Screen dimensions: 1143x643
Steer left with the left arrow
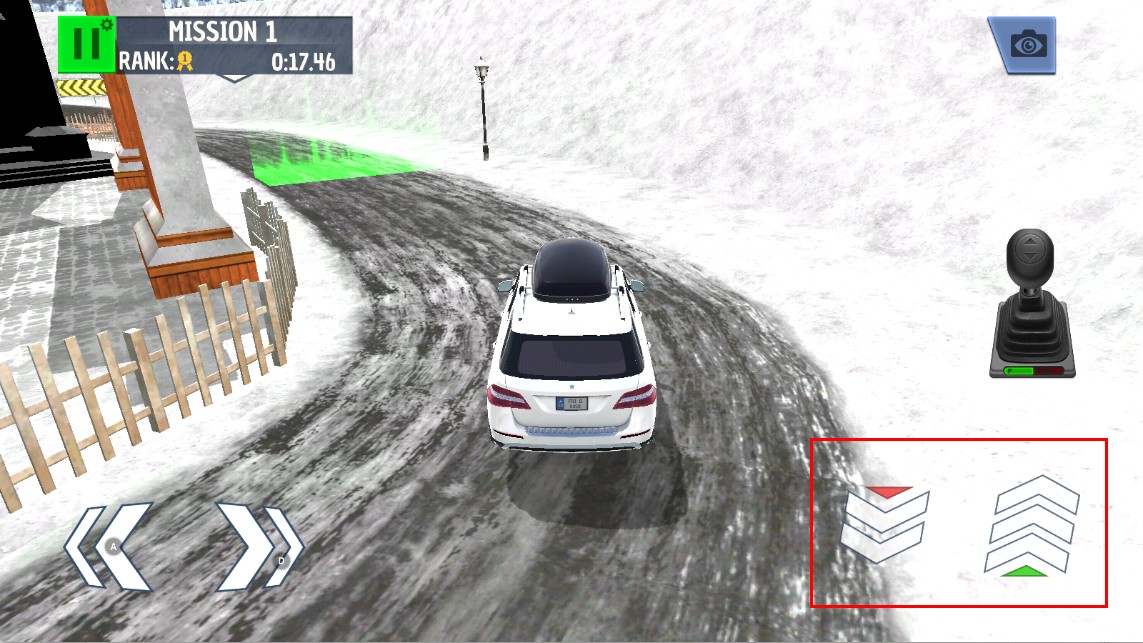click(x=109, y=546)
